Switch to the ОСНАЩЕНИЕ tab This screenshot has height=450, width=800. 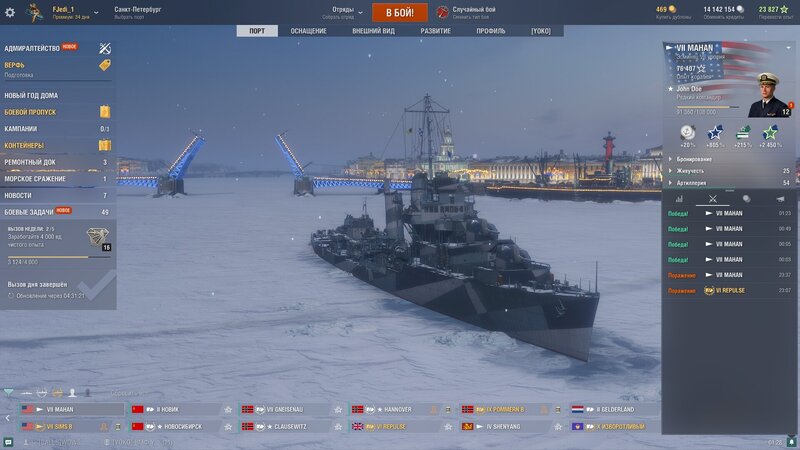coord(308,31)
